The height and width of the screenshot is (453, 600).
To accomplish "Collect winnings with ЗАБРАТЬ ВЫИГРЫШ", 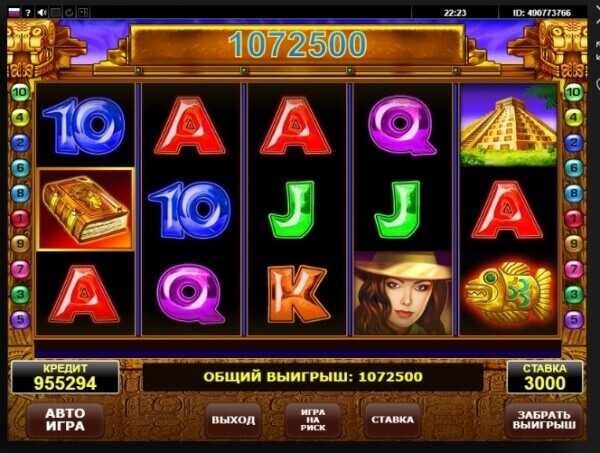I will tap(544, 420).
